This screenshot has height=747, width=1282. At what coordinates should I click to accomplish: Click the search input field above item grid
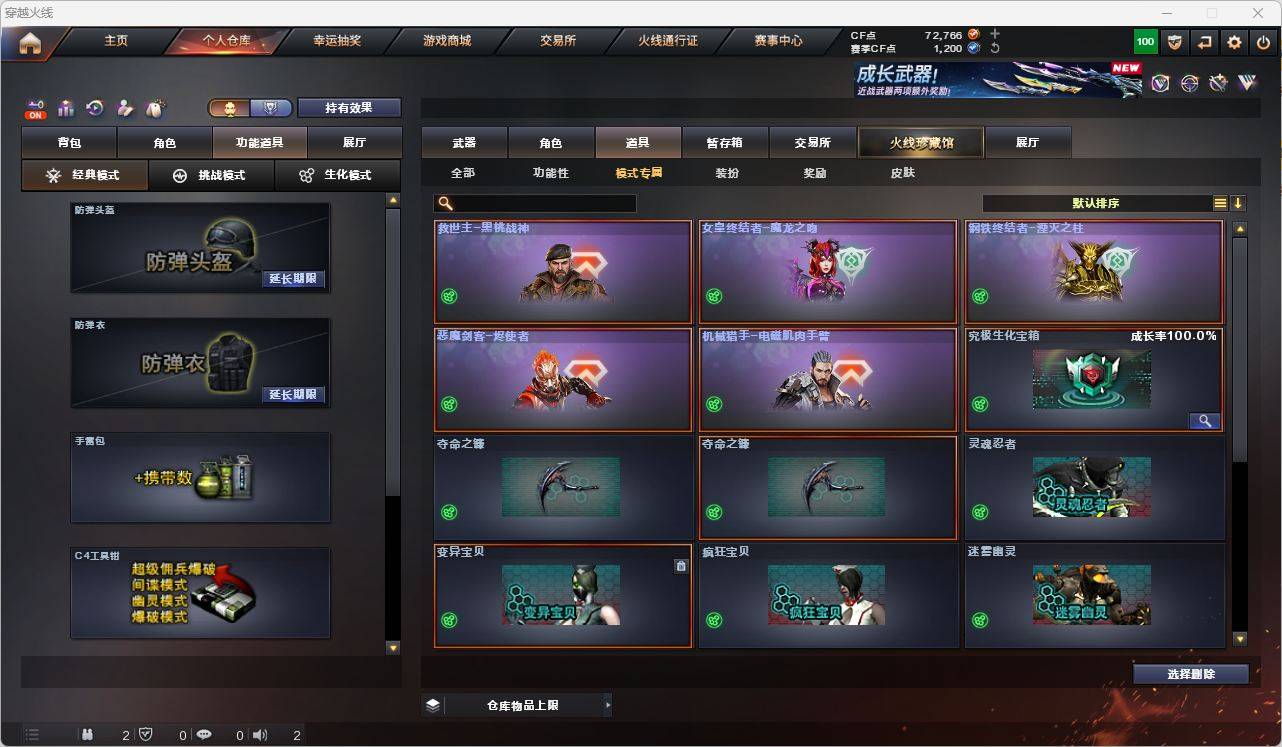540,203
